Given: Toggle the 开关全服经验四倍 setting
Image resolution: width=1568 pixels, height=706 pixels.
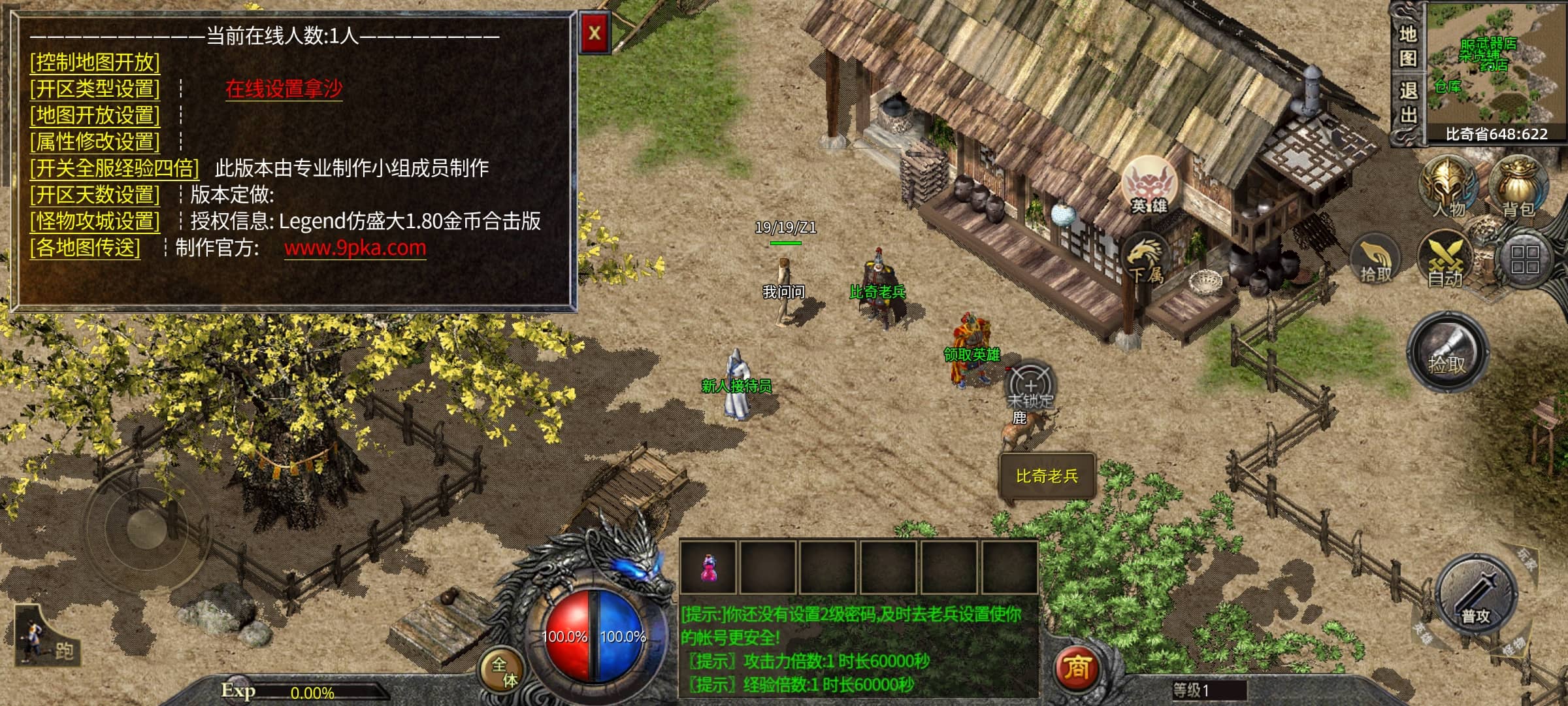Looking at the screenshot, I should pos(114,168).
